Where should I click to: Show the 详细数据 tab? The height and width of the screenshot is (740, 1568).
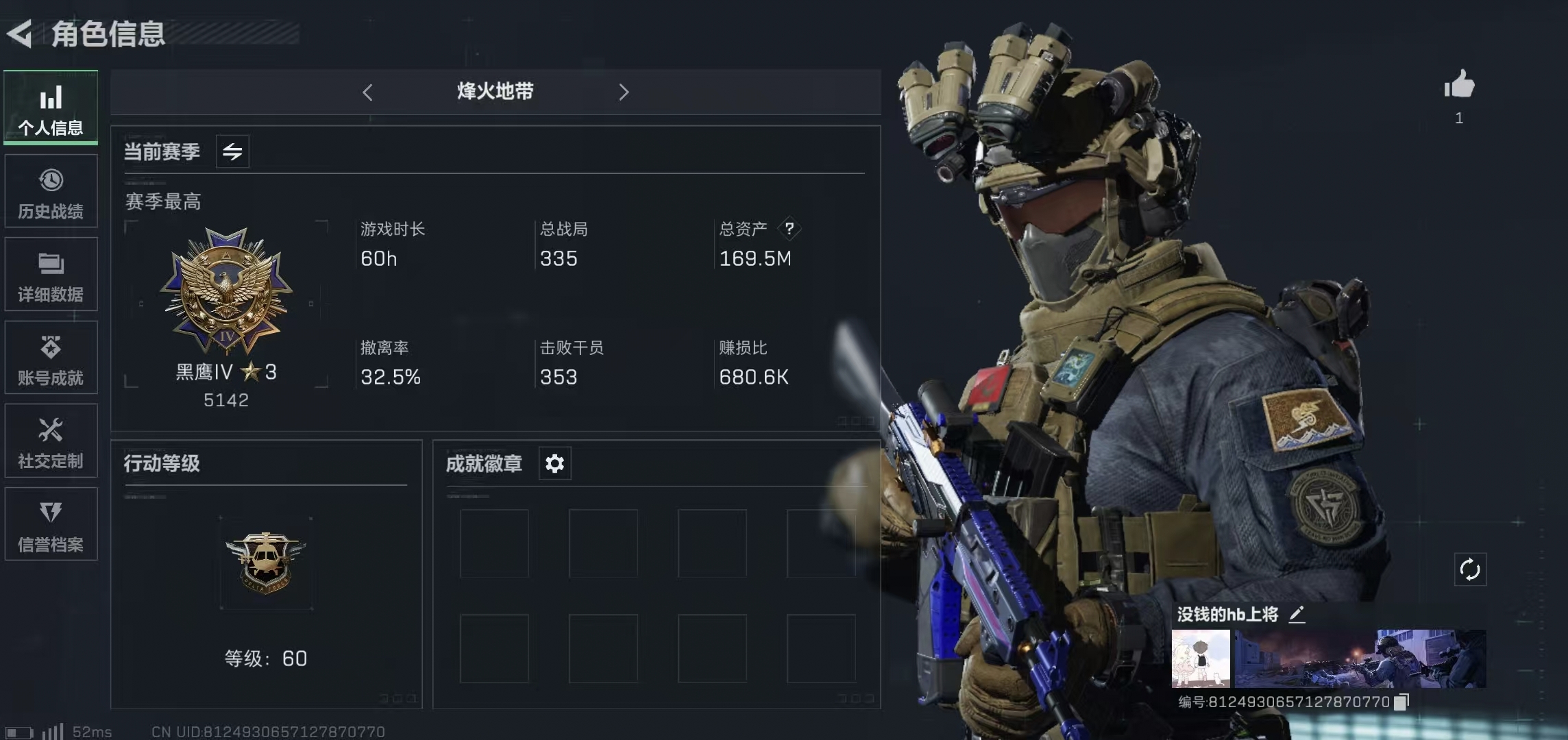[x=51, y=275]
